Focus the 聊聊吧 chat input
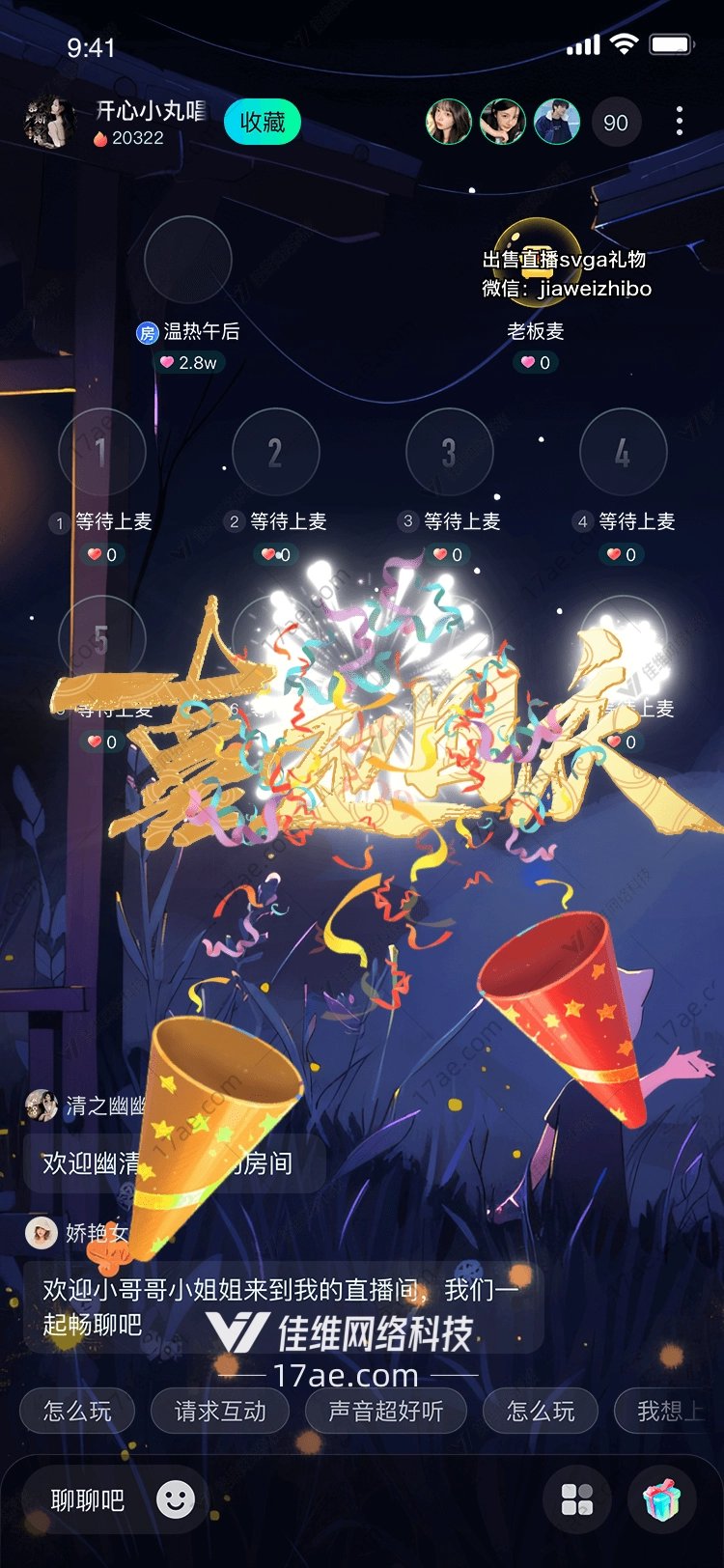The height and width of the screenshot is (1568, 724). click(x=88, y=1500)
